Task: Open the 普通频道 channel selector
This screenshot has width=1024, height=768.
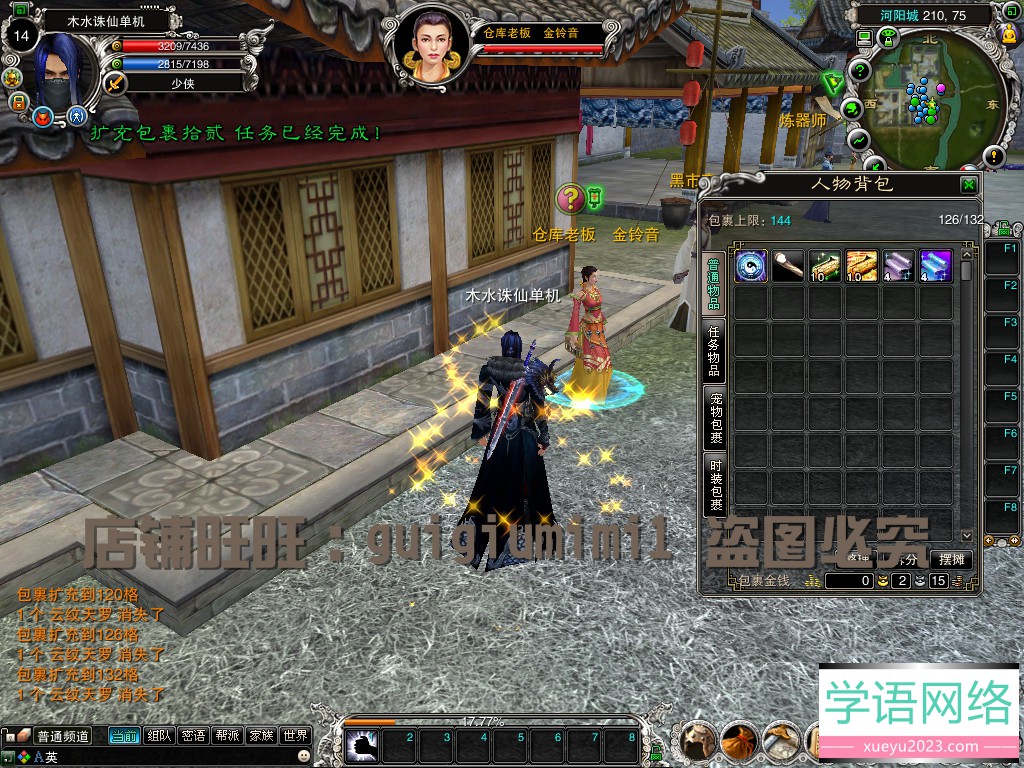Action: [62, 736]
